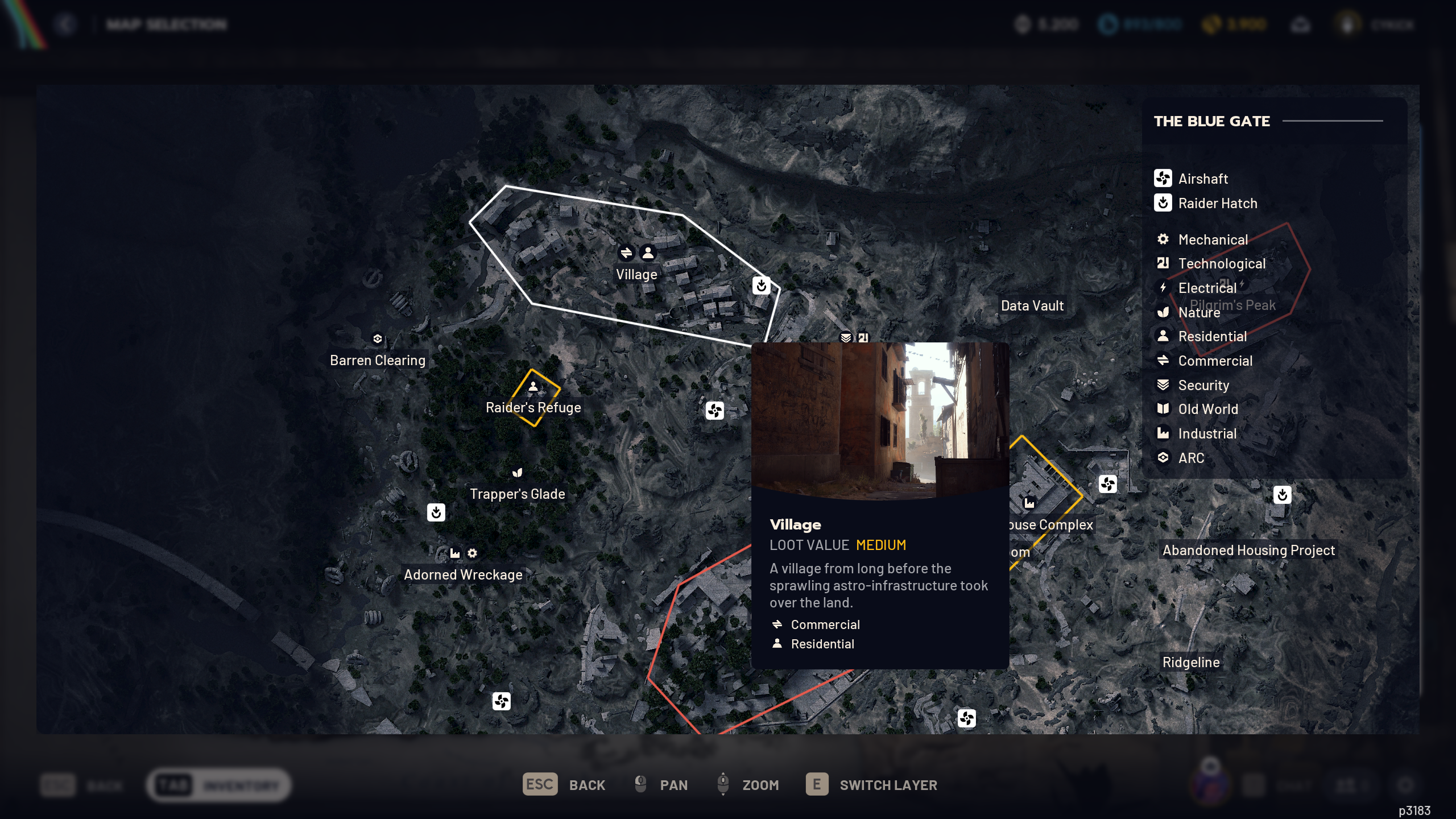1456x819 pixels.
Task: Click the MAP SELECTION heading
Action: pyautogui.click(x=166, y=24)
